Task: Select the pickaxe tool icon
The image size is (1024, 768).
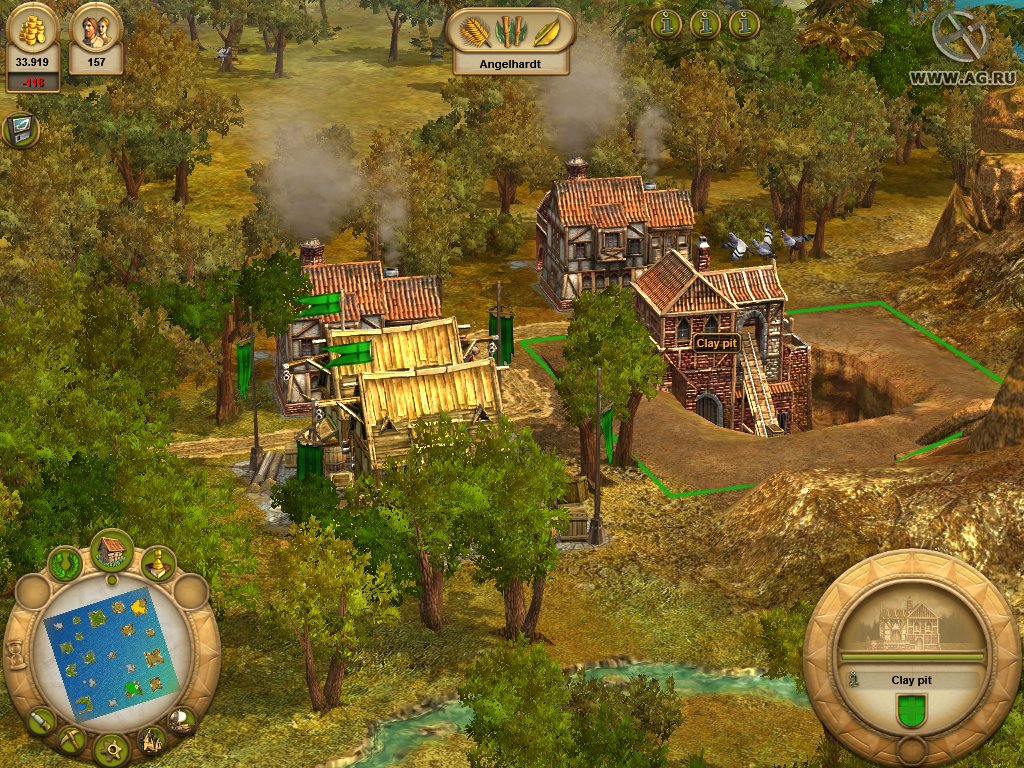Action: tap(71, 740)
